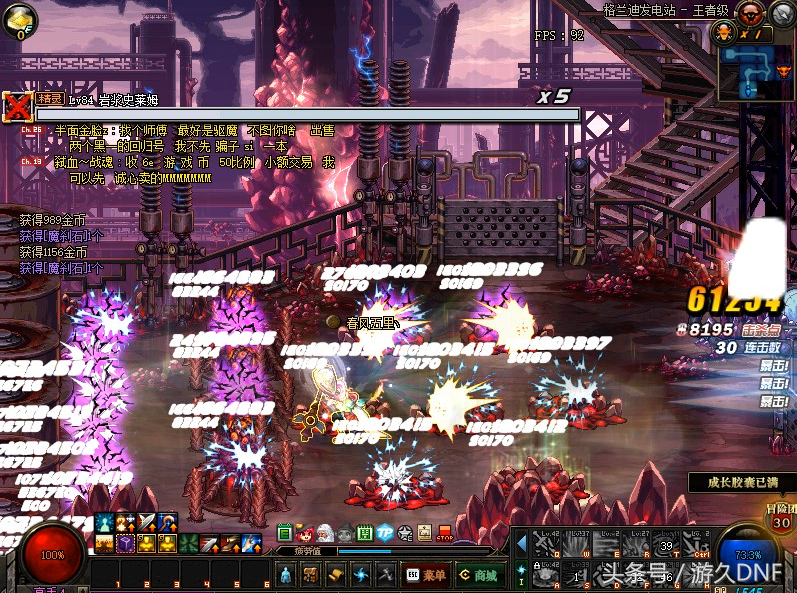Click the gold coin icon

(20, 20)
